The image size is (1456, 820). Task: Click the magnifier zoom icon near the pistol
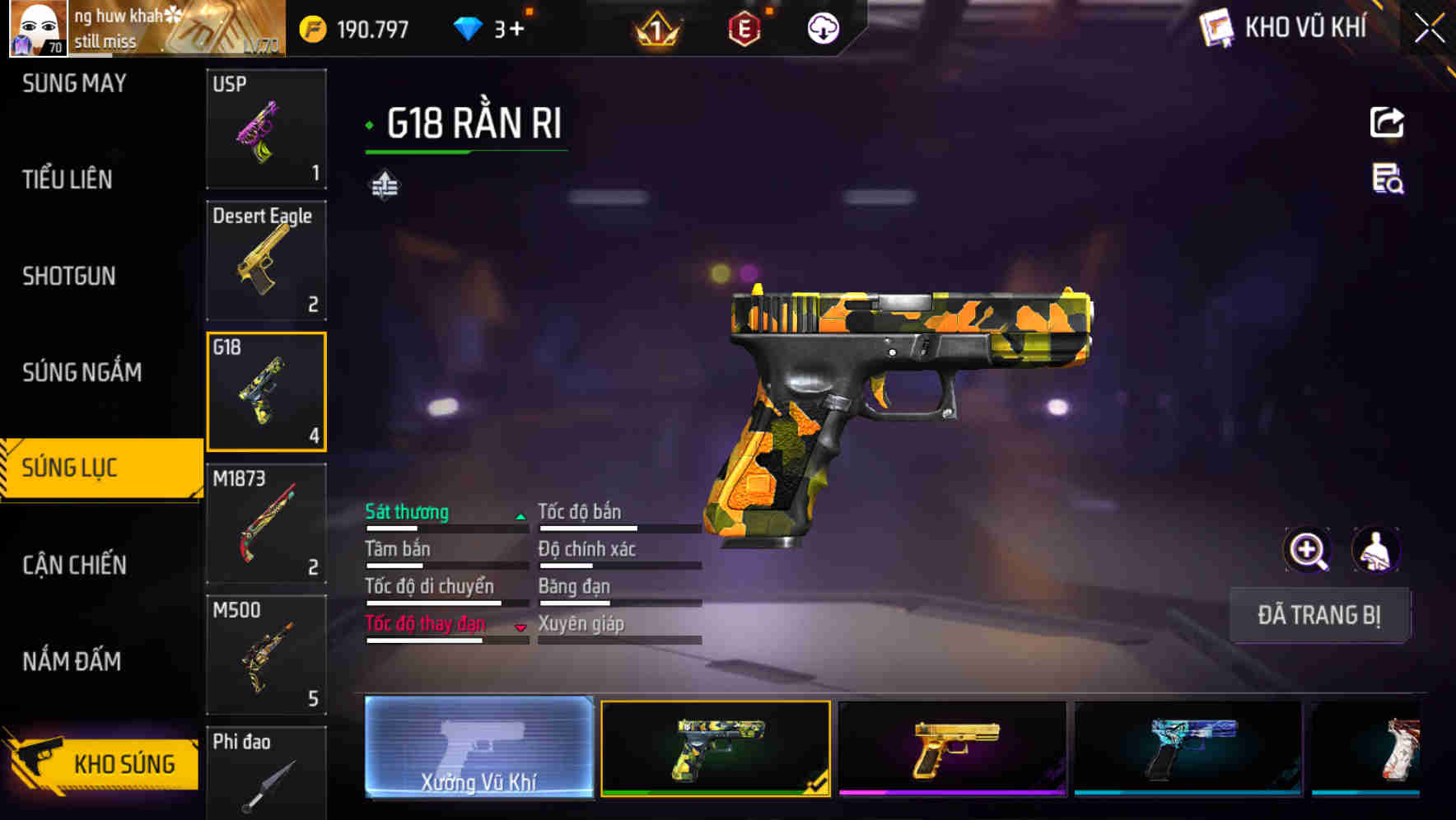click(1308, 550)
